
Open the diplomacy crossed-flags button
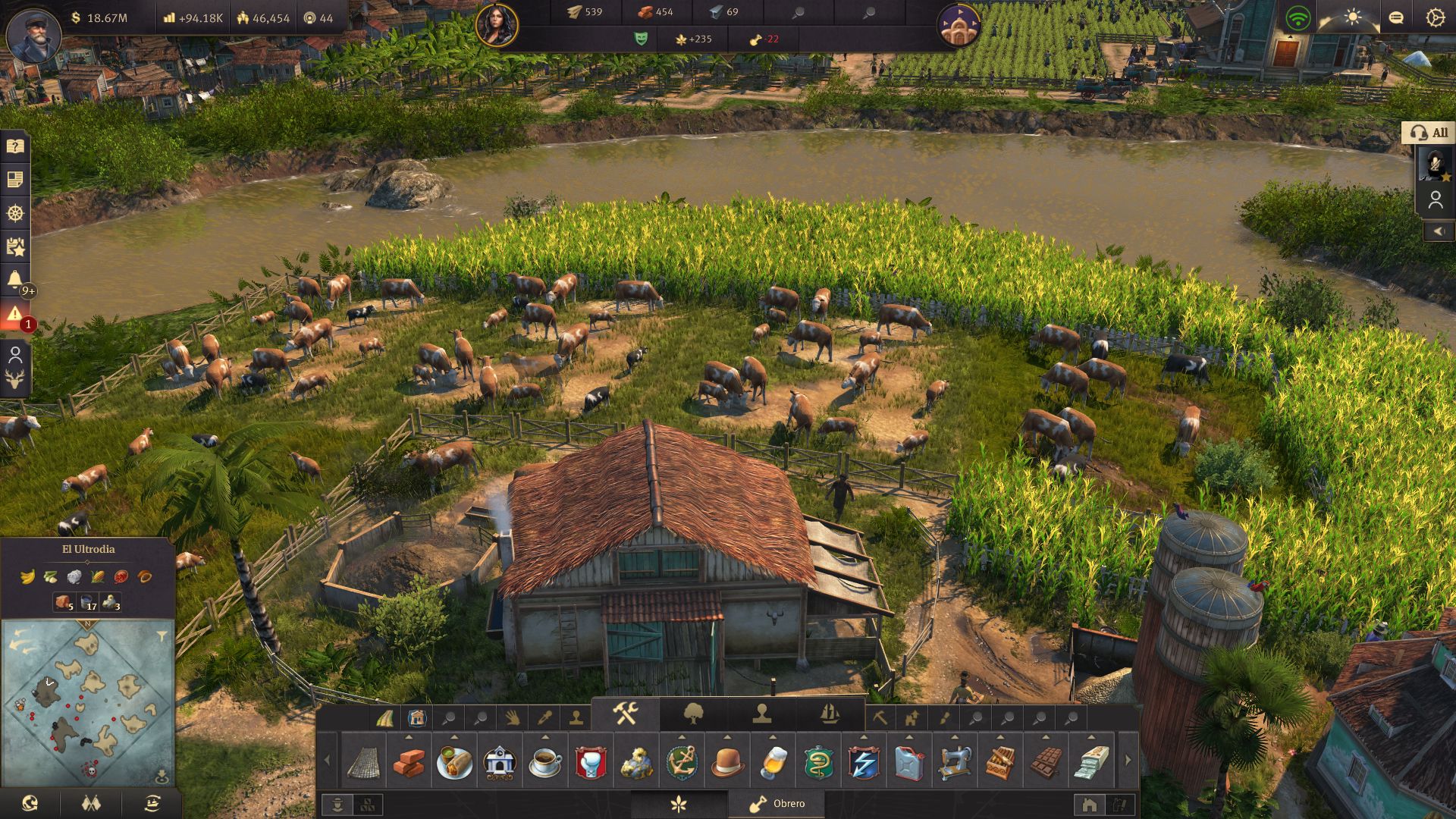[91, 803]
